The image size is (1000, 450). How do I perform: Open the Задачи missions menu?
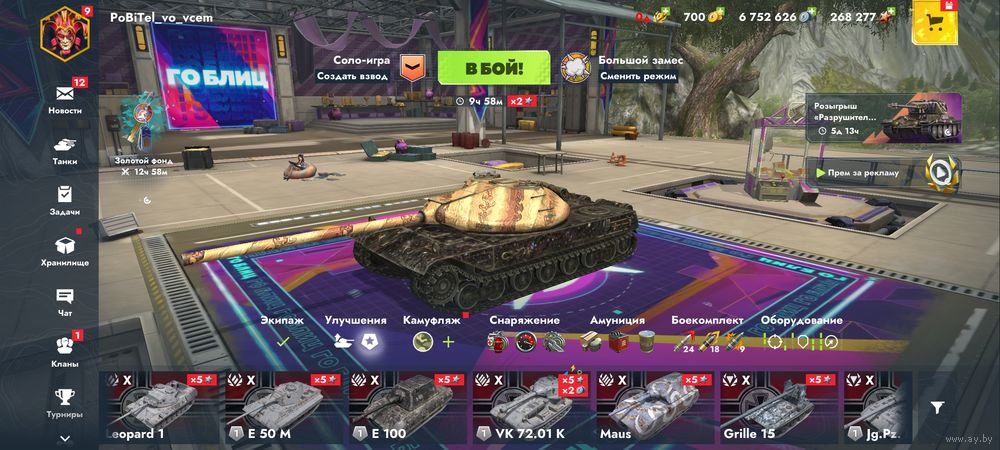pyautogui.click(x=65, y=200)
